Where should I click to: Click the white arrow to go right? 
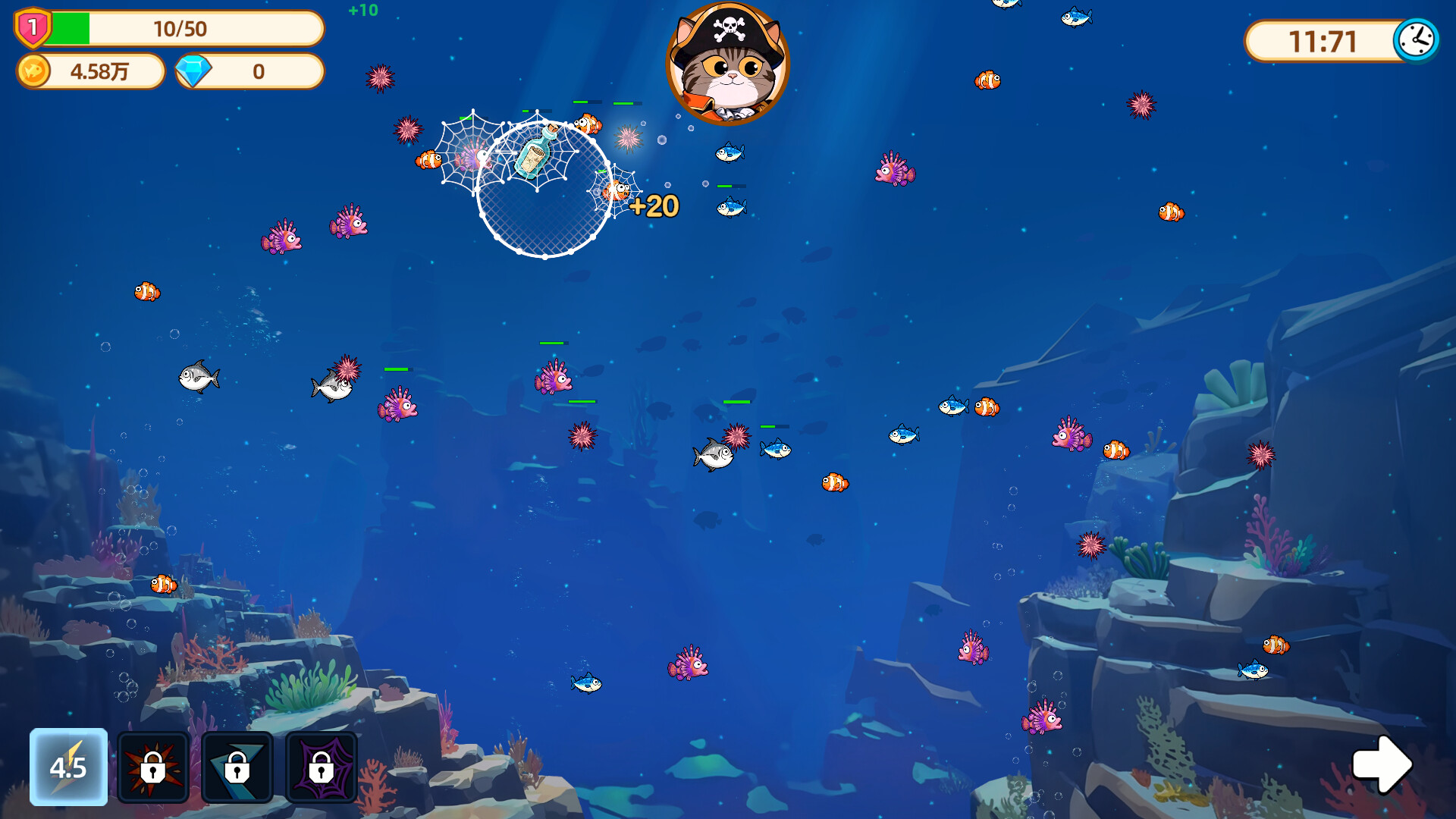pyautogui.click(x=1382, y=764)
